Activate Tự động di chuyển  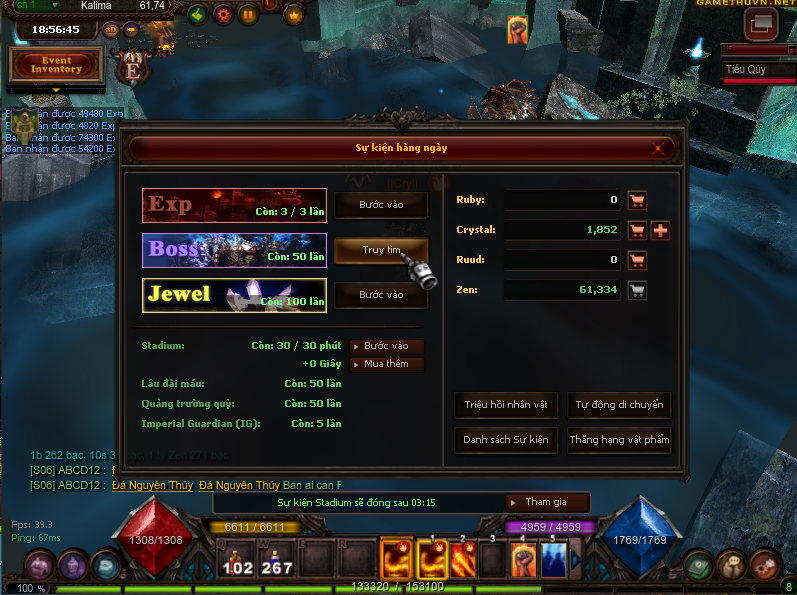tap(618, 406)
